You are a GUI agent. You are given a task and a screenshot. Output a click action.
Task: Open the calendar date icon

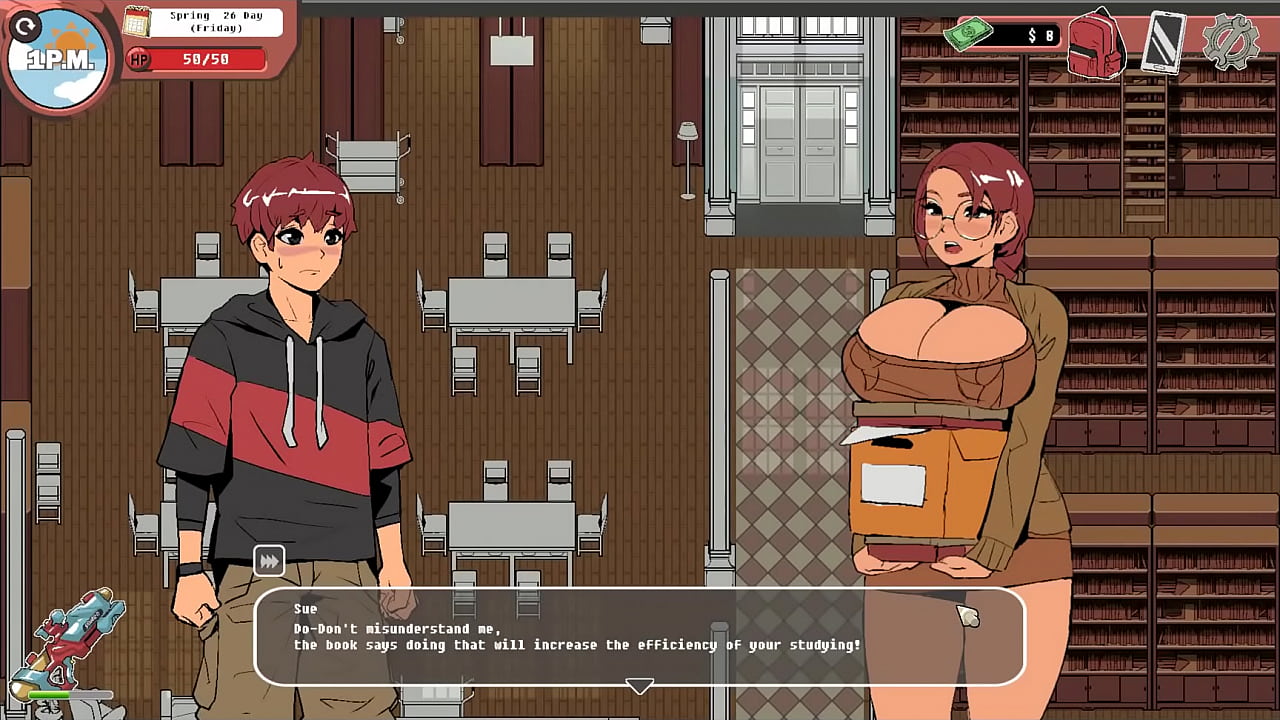[137, 21]
